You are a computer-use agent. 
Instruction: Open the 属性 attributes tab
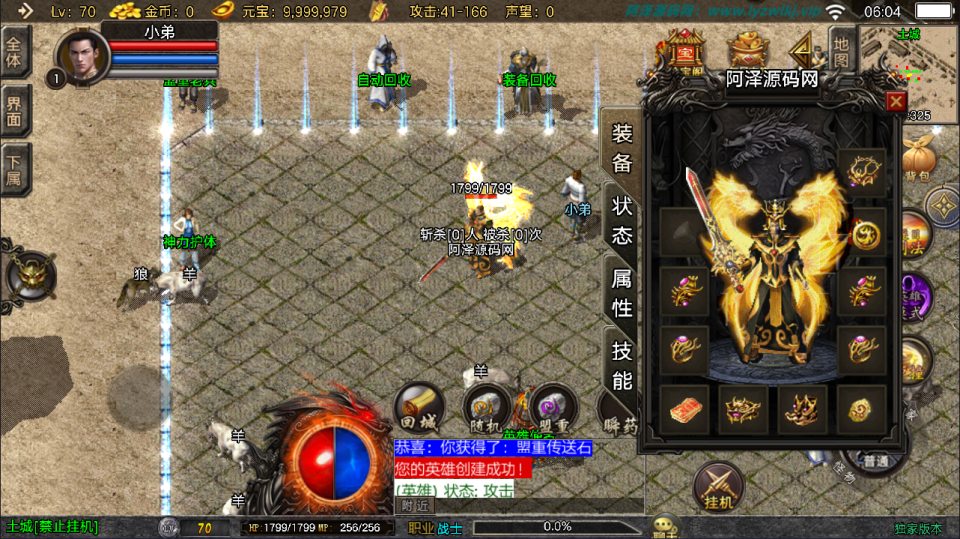click(x=621, y=293)
